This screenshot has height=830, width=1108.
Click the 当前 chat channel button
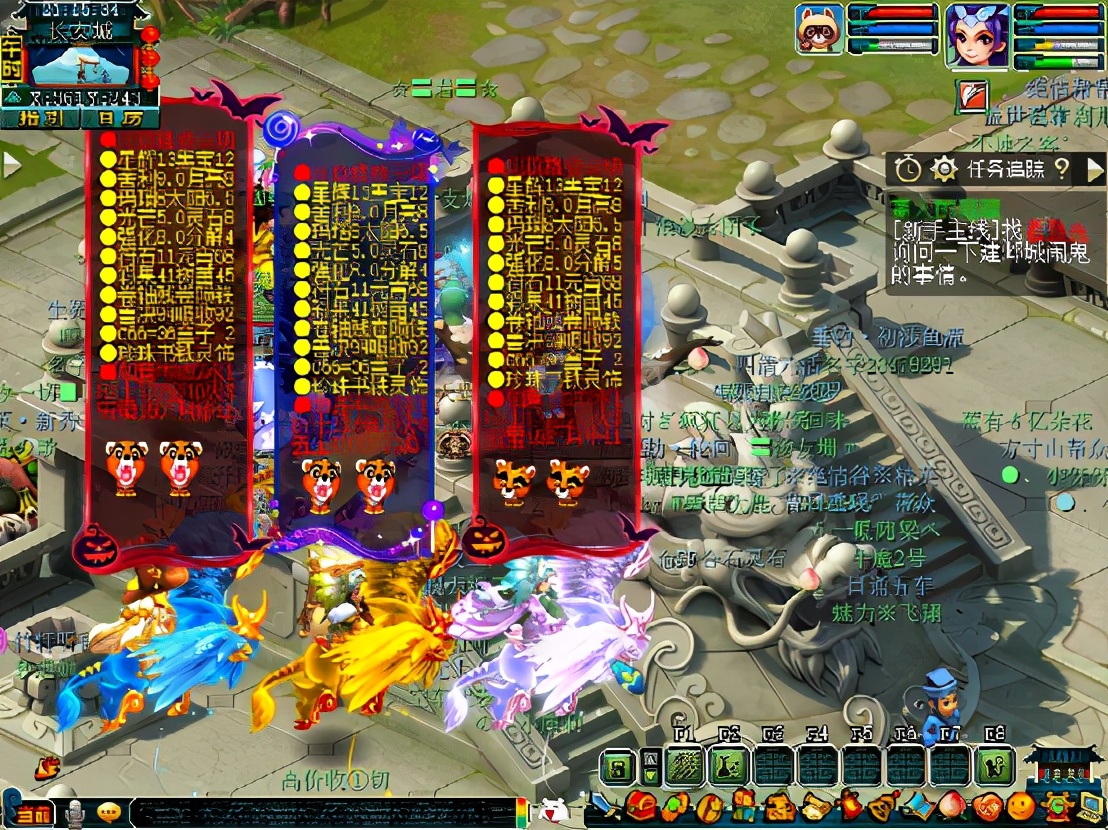(x=31, y=814)
